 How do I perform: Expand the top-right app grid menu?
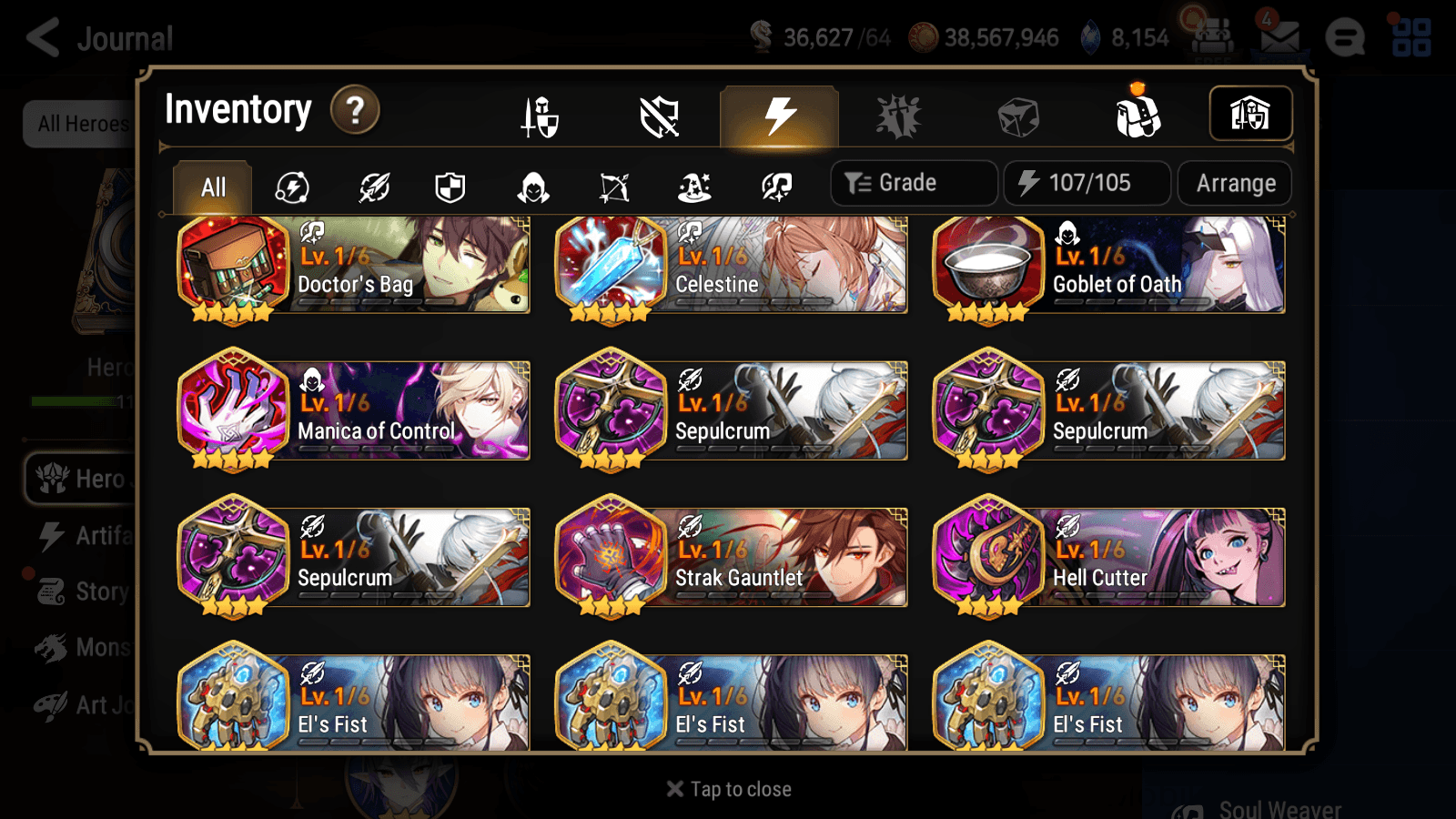click(x=1419, y=36)
